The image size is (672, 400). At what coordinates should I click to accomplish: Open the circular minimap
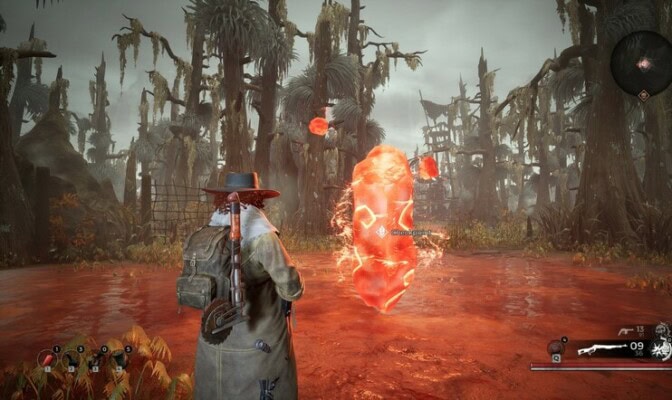(x=642, y=63)
